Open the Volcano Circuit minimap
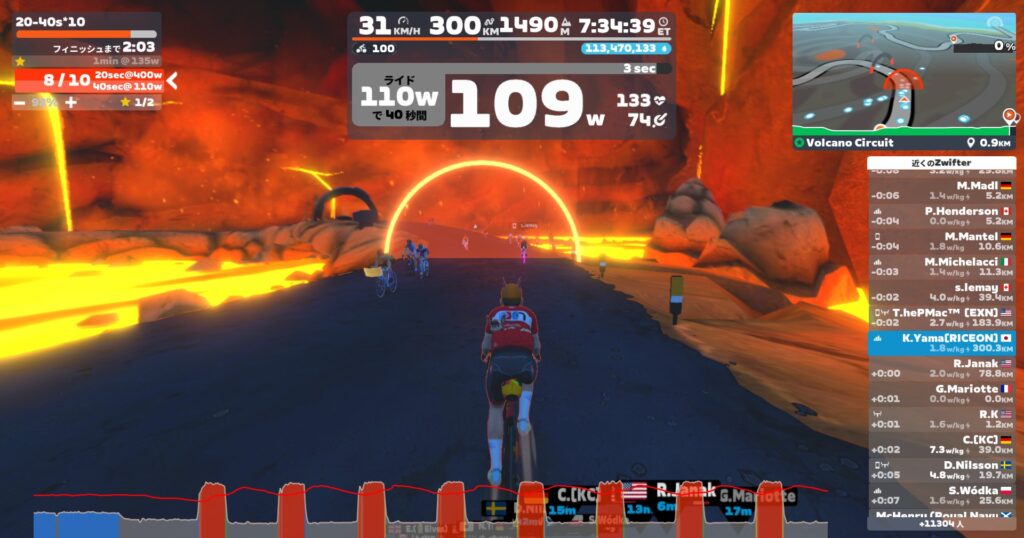1024x538 pixels. tap(904, 73)
